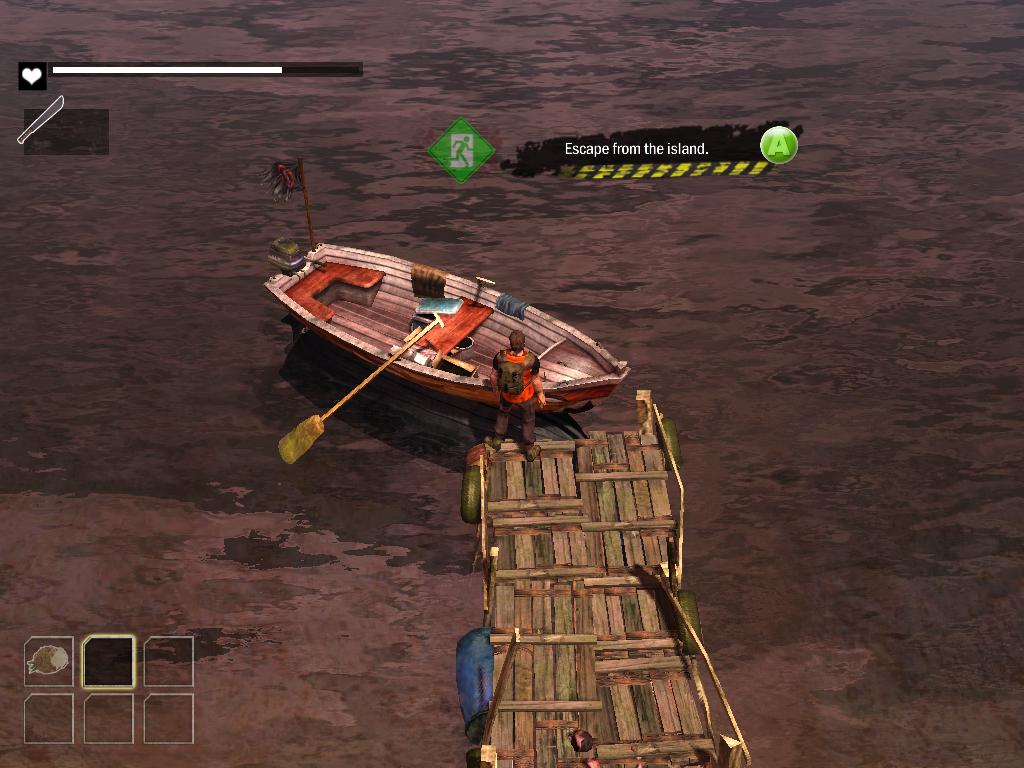Click the yellow-highlighted empty inventory slot
The width and height of the screenshot is (1024, 768).
108,661
